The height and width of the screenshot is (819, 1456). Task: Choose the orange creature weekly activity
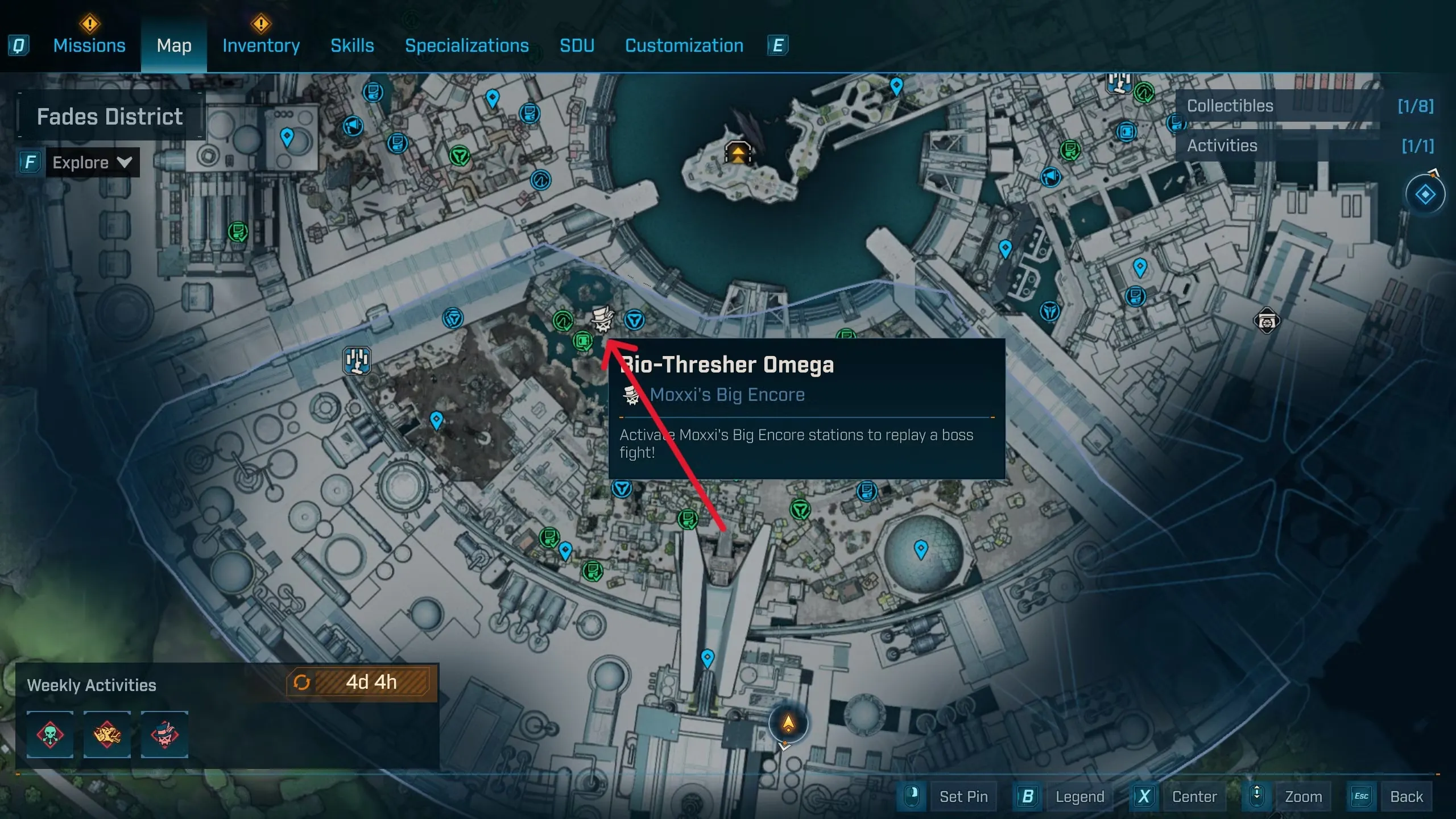pos(107,734)
